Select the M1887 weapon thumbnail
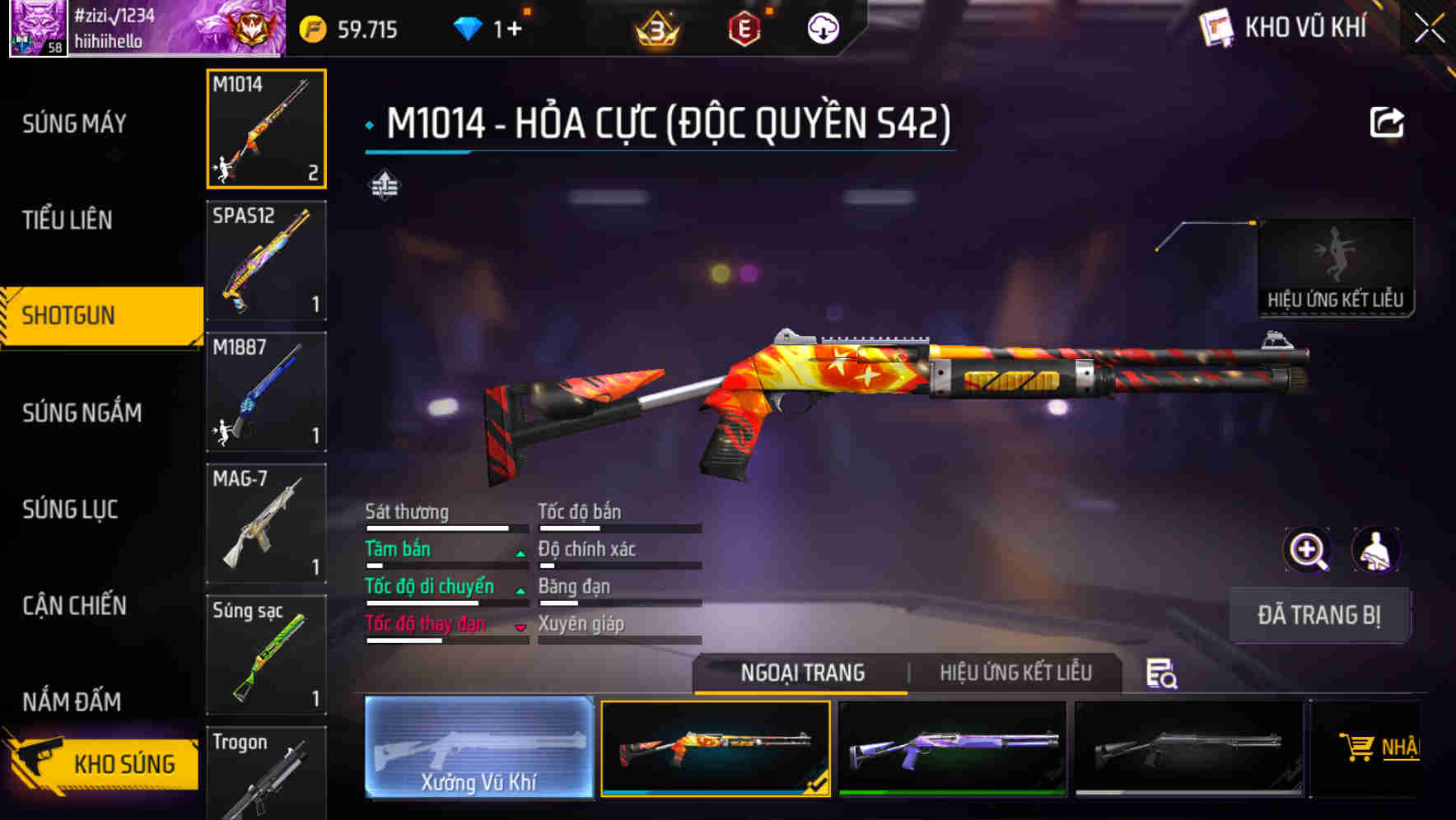This screenshot has width=1456, height=820. click(x=265, y=393)
